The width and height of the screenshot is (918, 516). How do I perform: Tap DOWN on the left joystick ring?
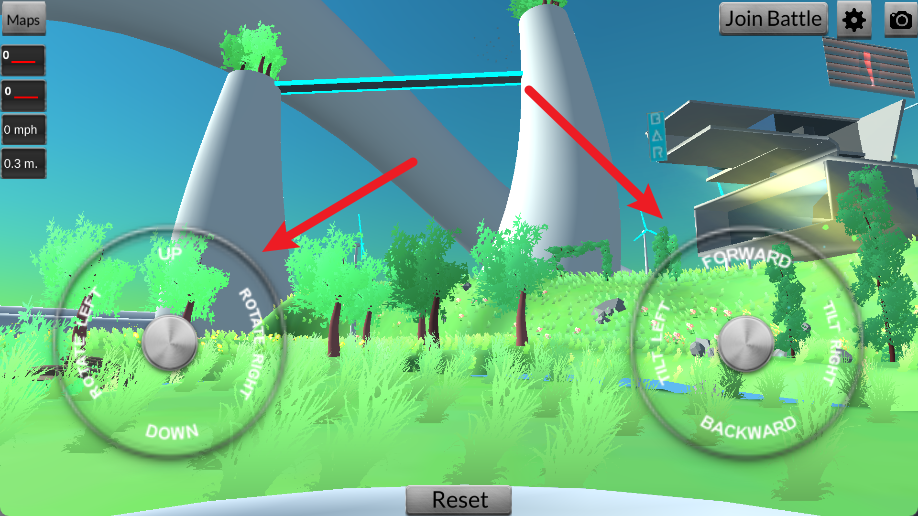[x=172, y=432]
